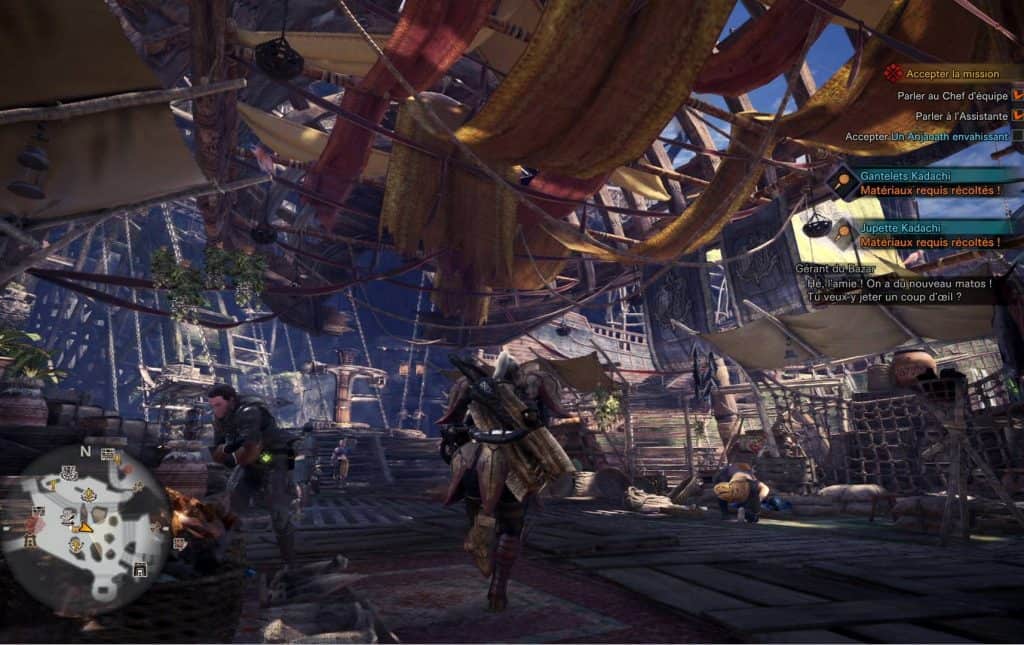This screenshot has width=1024, height=645.
Task: Open the Jupette Kadachi notification
Action: [921, 235]
